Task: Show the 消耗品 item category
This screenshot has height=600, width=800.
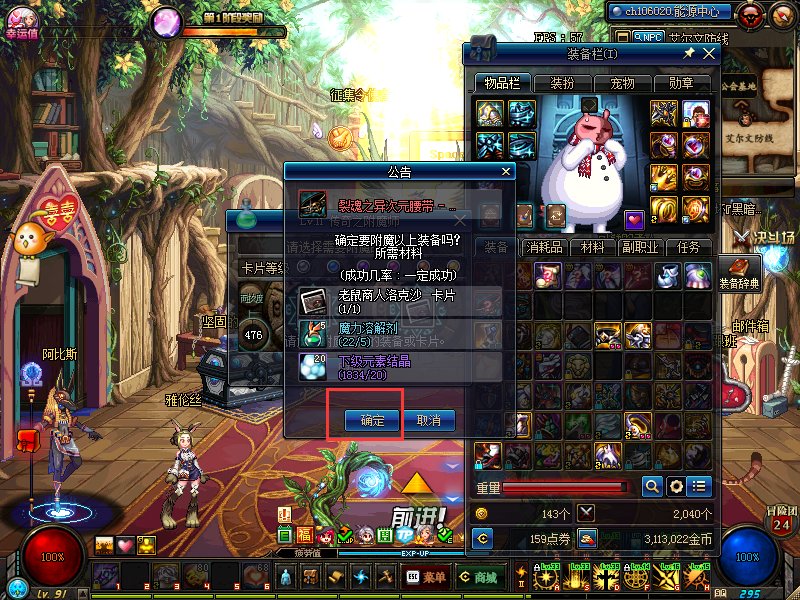Action: pos(549,247)
